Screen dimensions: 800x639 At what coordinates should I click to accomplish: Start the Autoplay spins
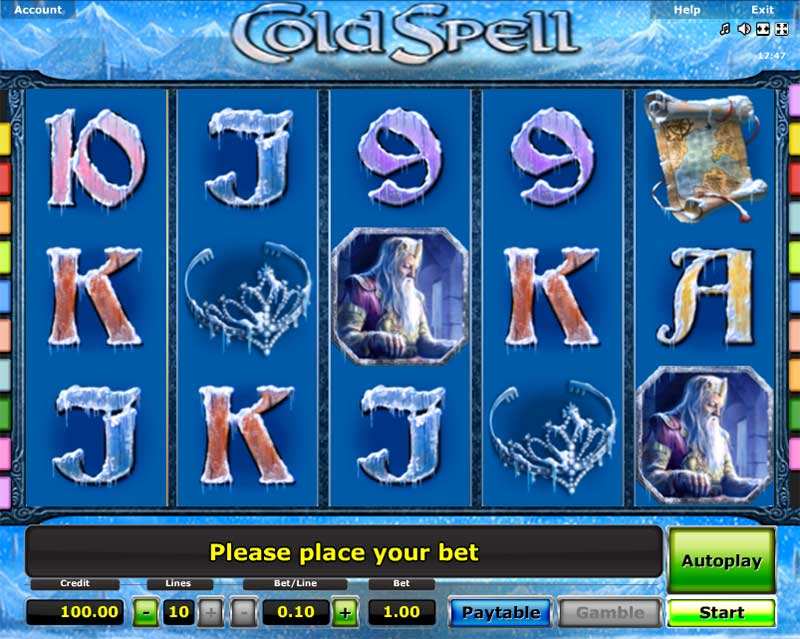pos(721,561)
